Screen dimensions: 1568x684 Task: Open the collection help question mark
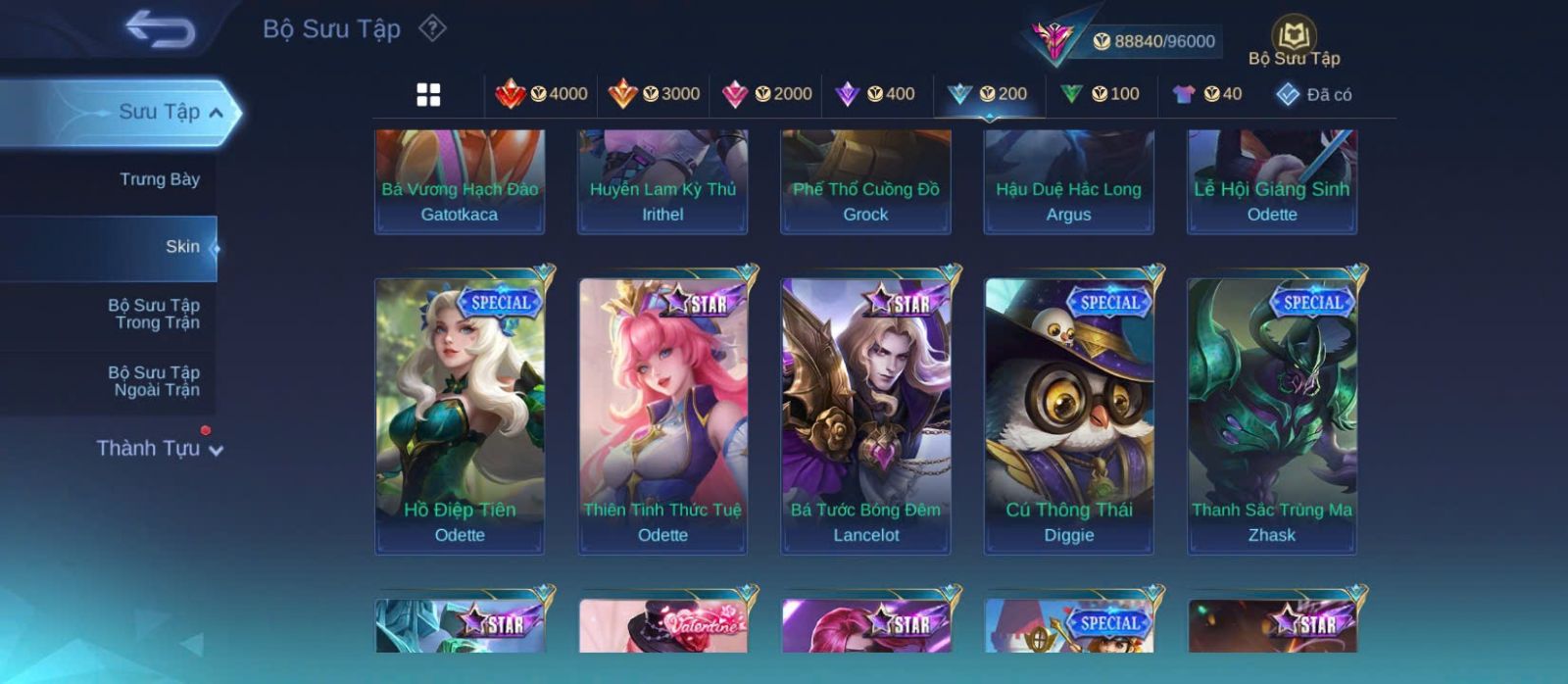tap(432, 28)
